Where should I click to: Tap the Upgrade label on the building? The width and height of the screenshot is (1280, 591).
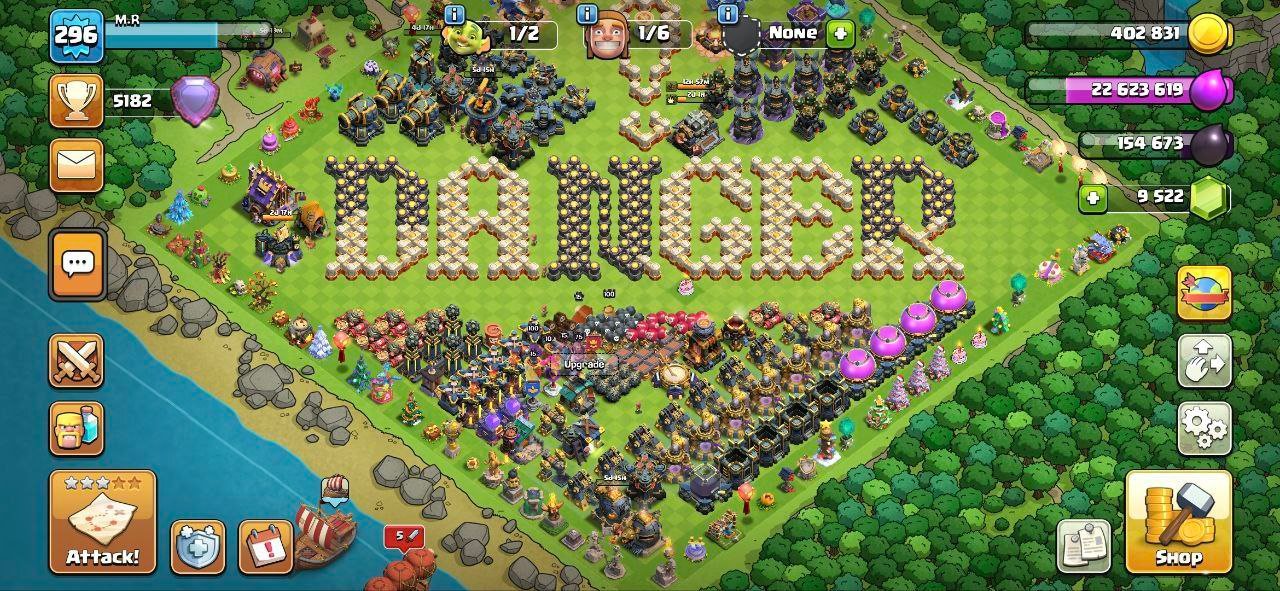pos(584,365)
